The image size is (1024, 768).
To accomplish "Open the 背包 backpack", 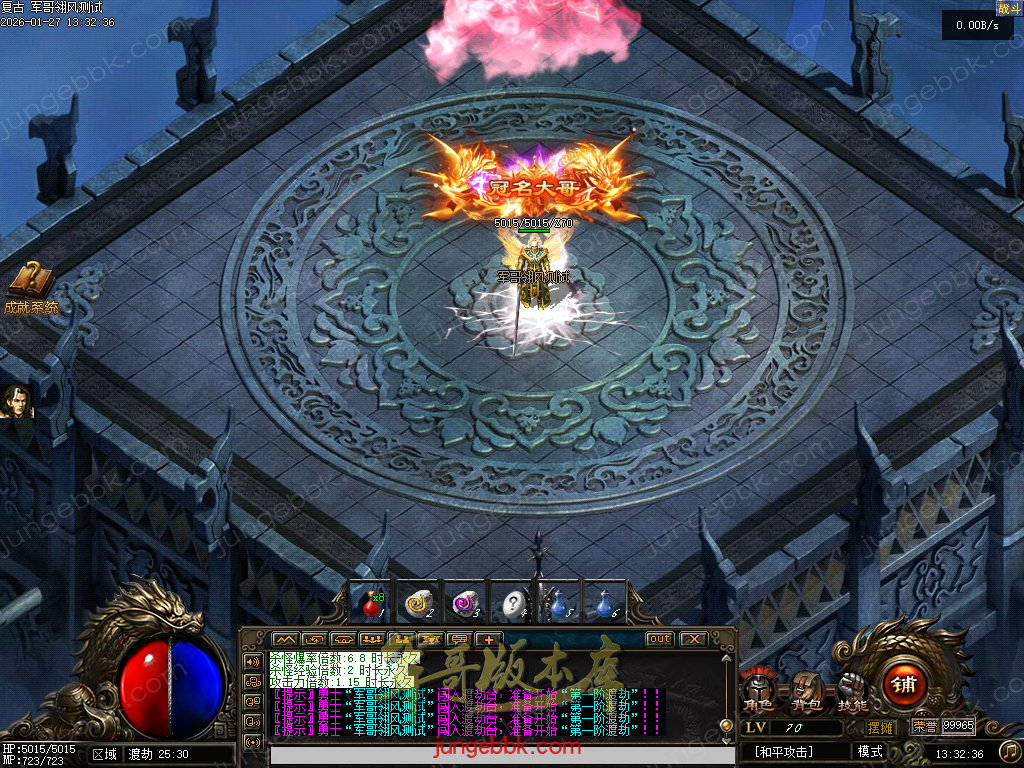I will pyautogui.click(x=806, y=690).
